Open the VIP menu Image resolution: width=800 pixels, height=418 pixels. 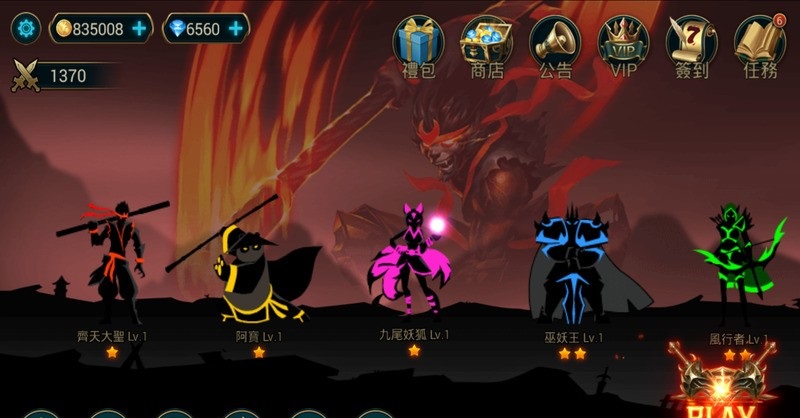(623, 43)
